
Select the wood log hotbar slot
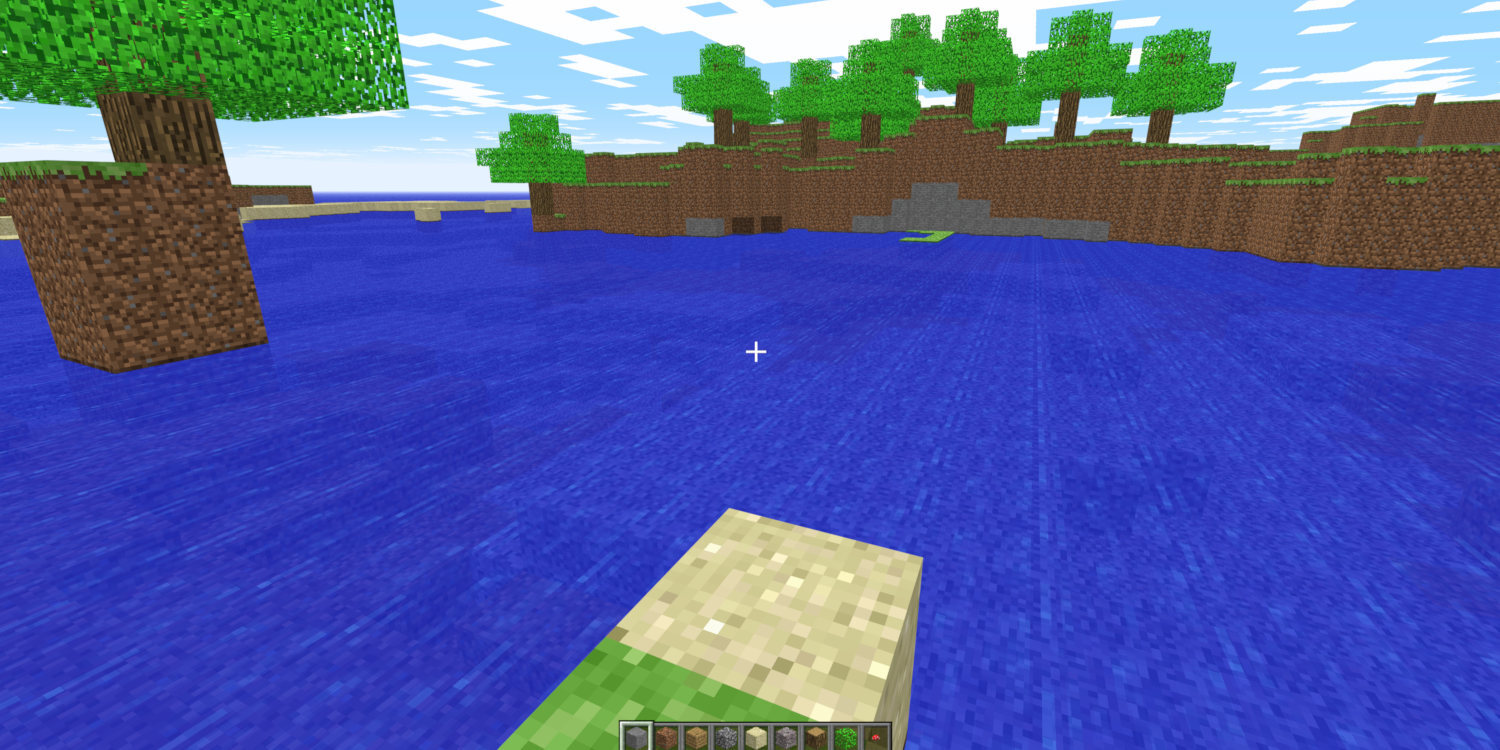[814, 737]
